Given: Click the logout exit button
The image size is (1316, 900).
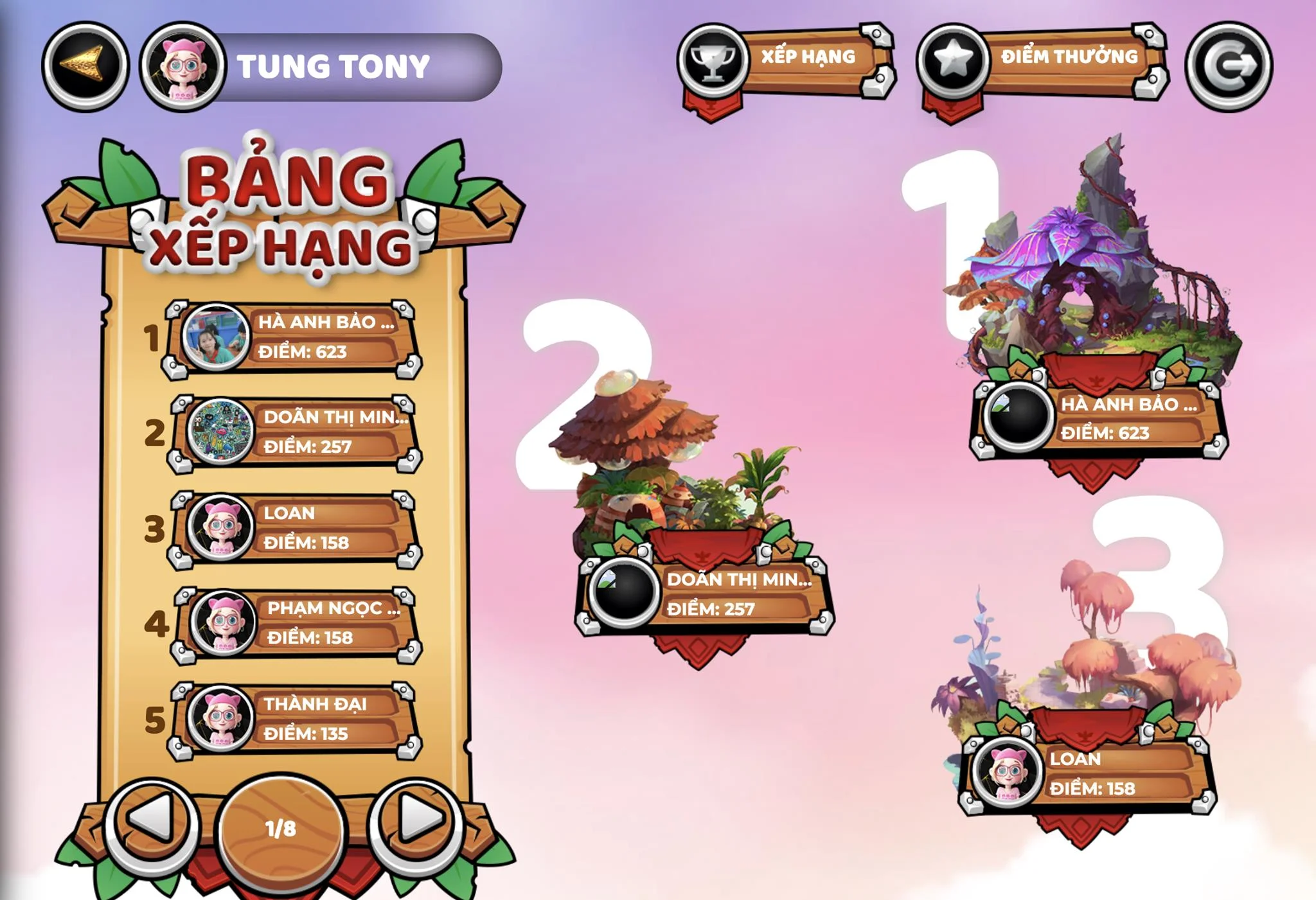Looking at the screenshot, I should tap(1228, 66).
